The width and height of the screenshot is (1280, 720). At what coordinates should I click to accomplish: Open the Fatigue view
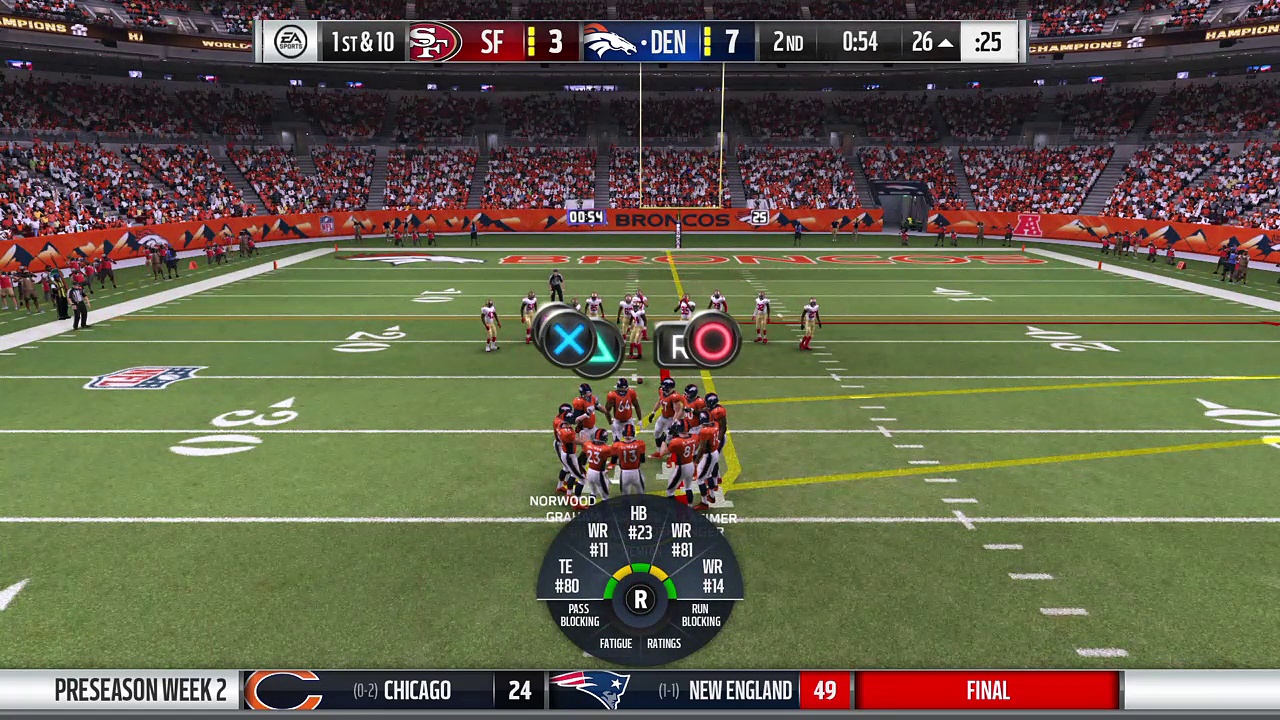tap(616, 644)
